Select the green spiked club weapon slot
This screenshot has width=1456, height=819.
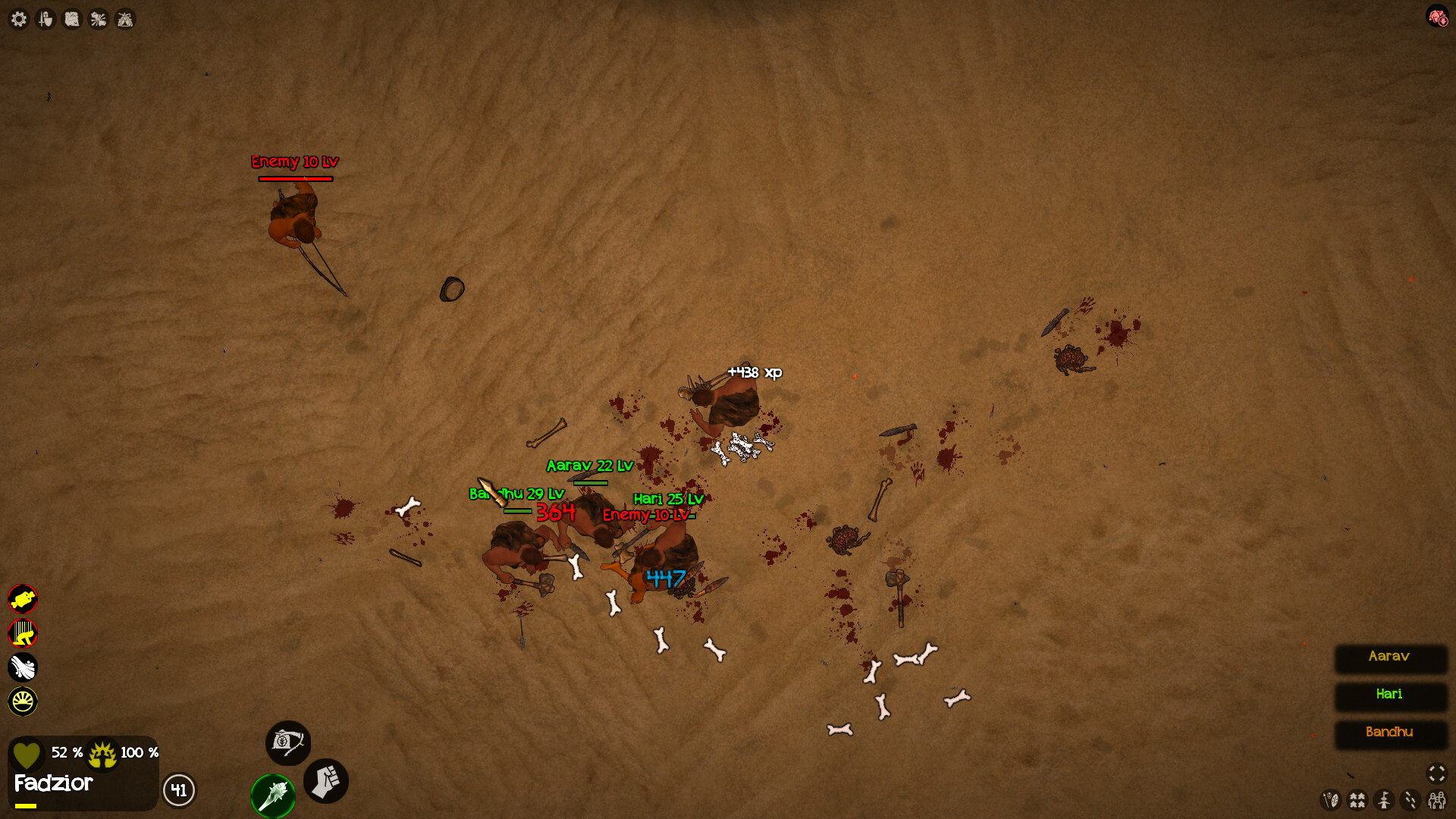[273, 795]
